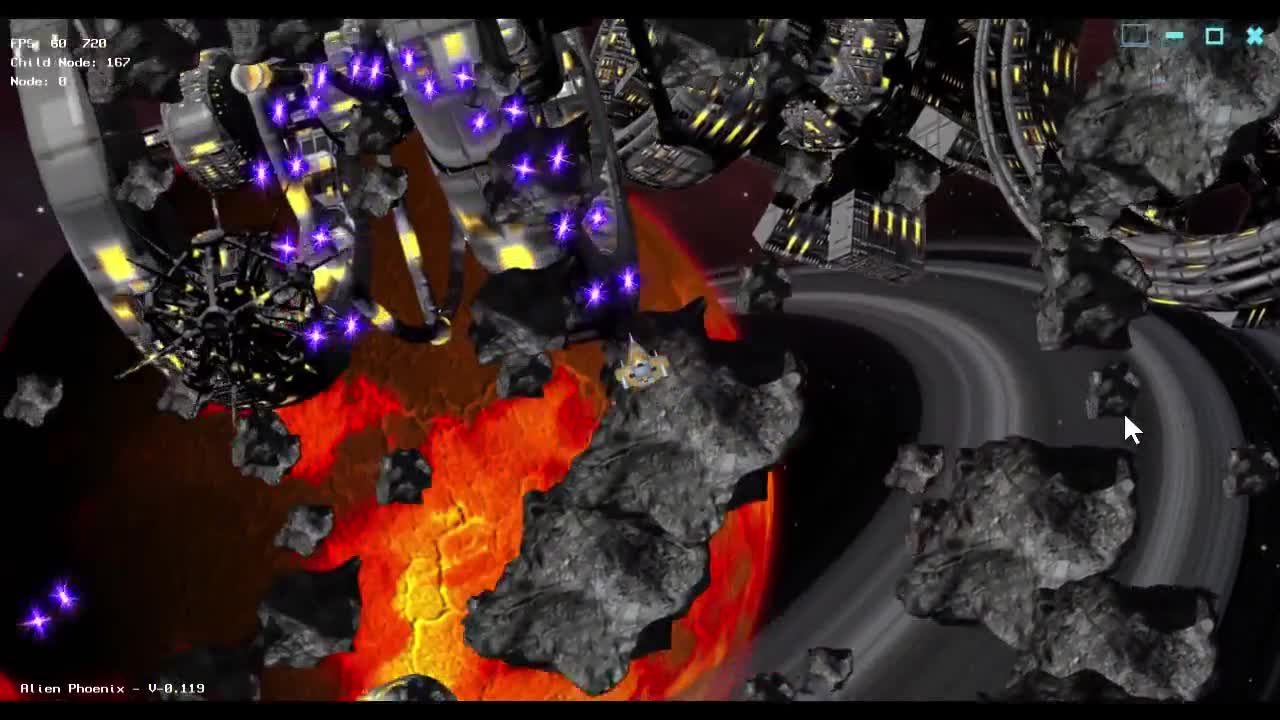Close Alien Phoenix using the cyan X icon
1280x720 pixels.
1253,36
